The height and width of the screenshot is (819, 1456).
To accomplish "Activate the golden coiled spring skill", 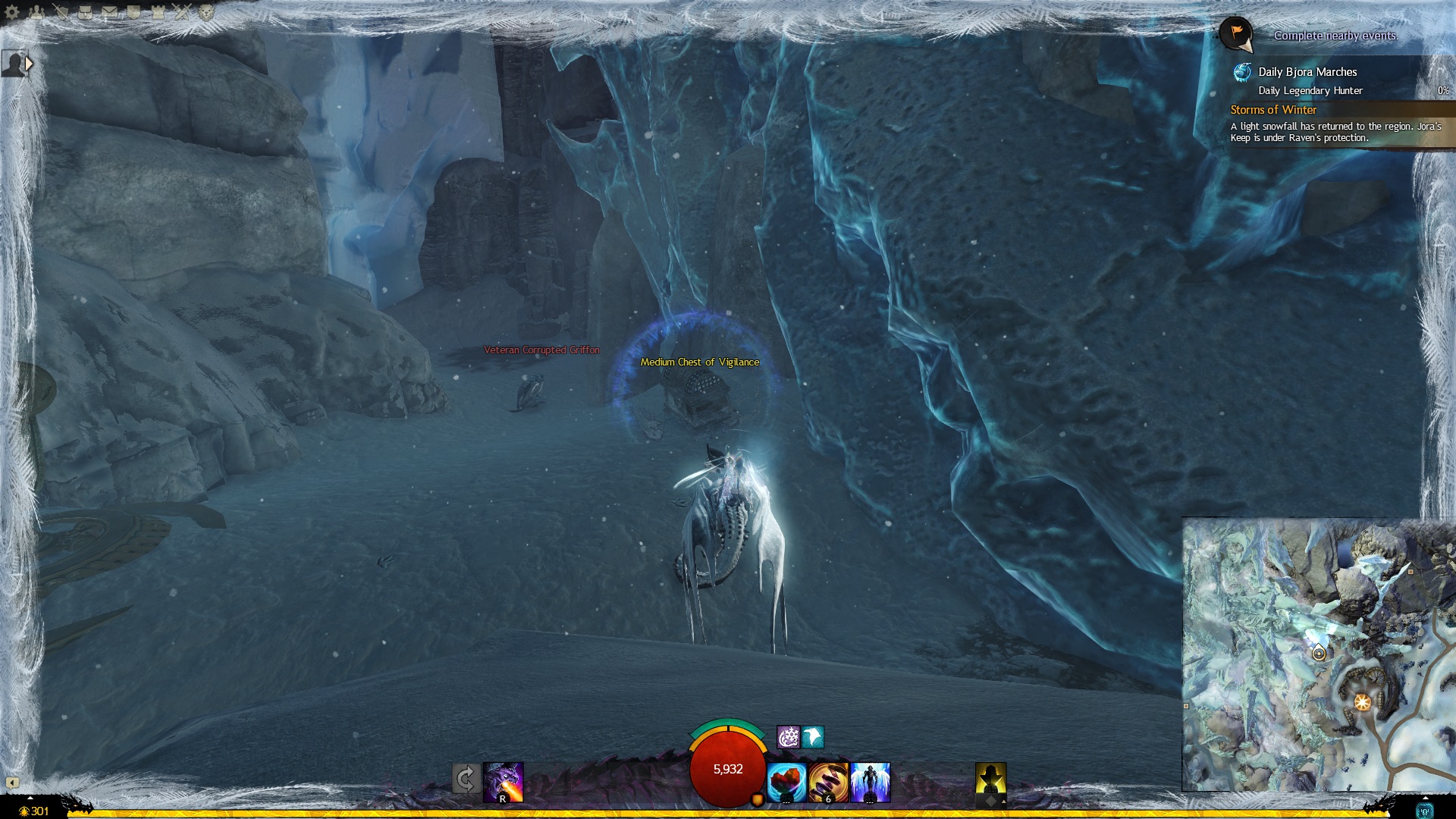I will coord(828,782).
